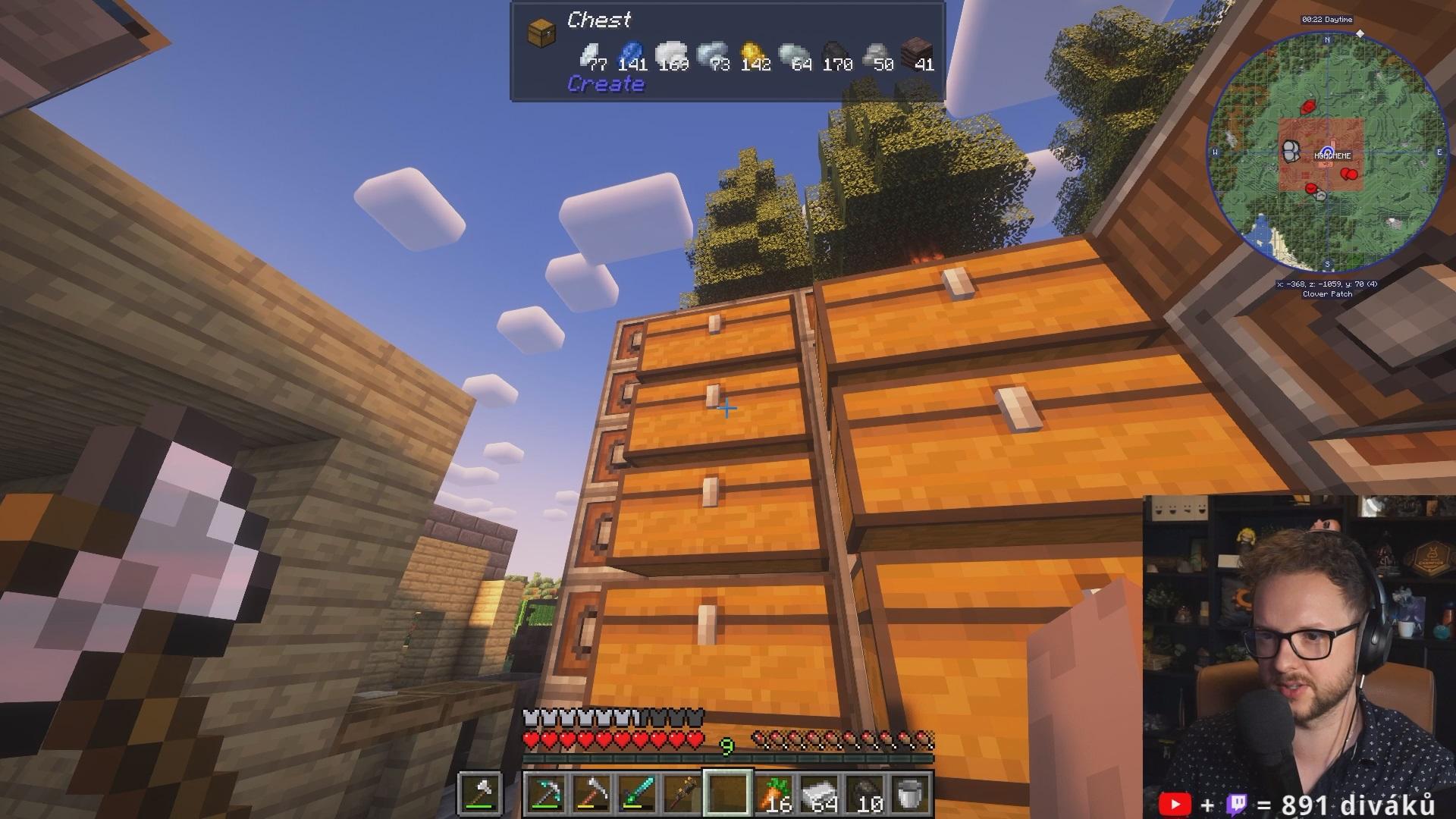Select the torch-like wand hotbar slot
This screenshot has height=819, width=1456.
click(x=682, y=794)
